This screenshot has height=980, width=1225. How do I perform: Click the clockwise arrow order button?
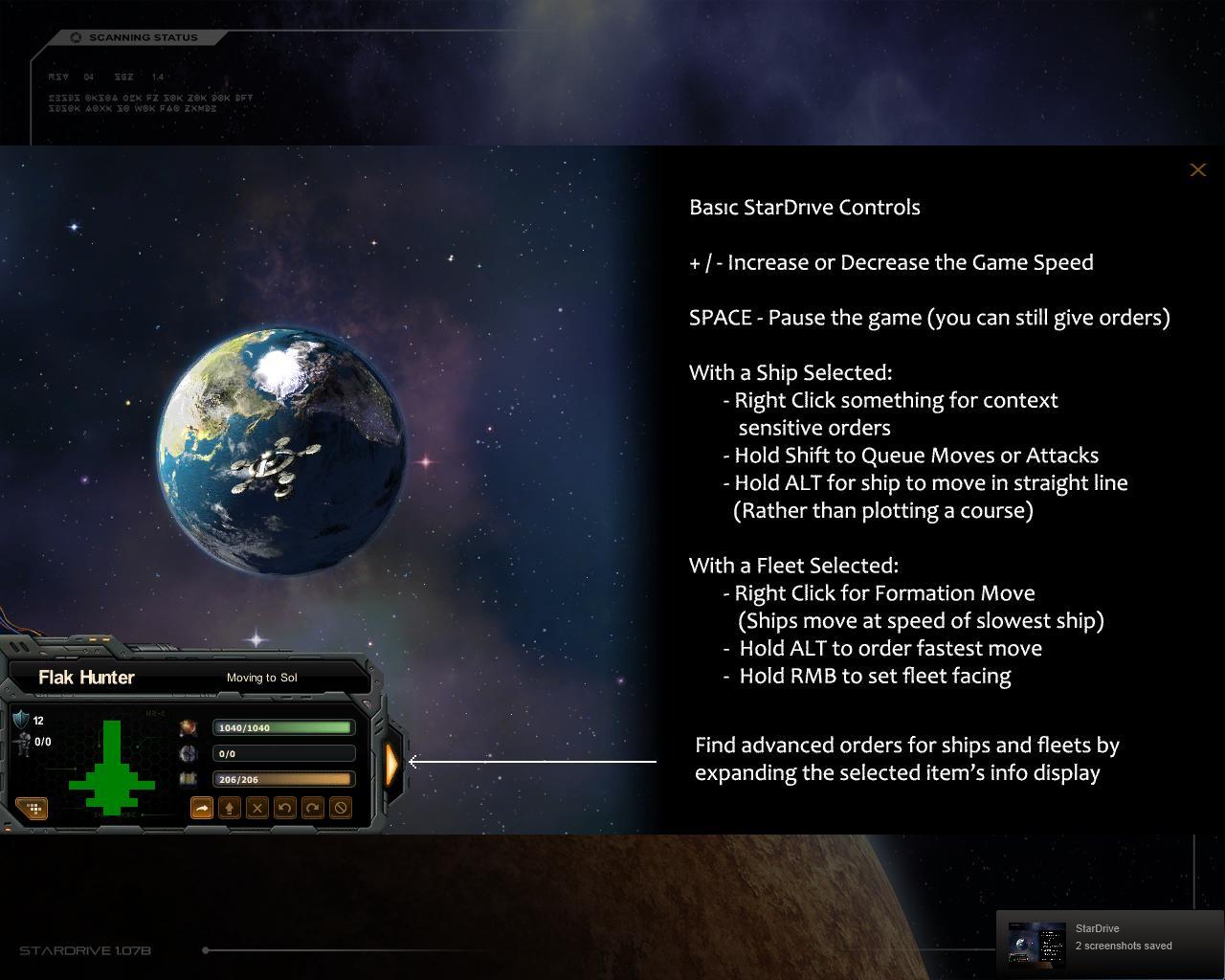click(312, 808)
